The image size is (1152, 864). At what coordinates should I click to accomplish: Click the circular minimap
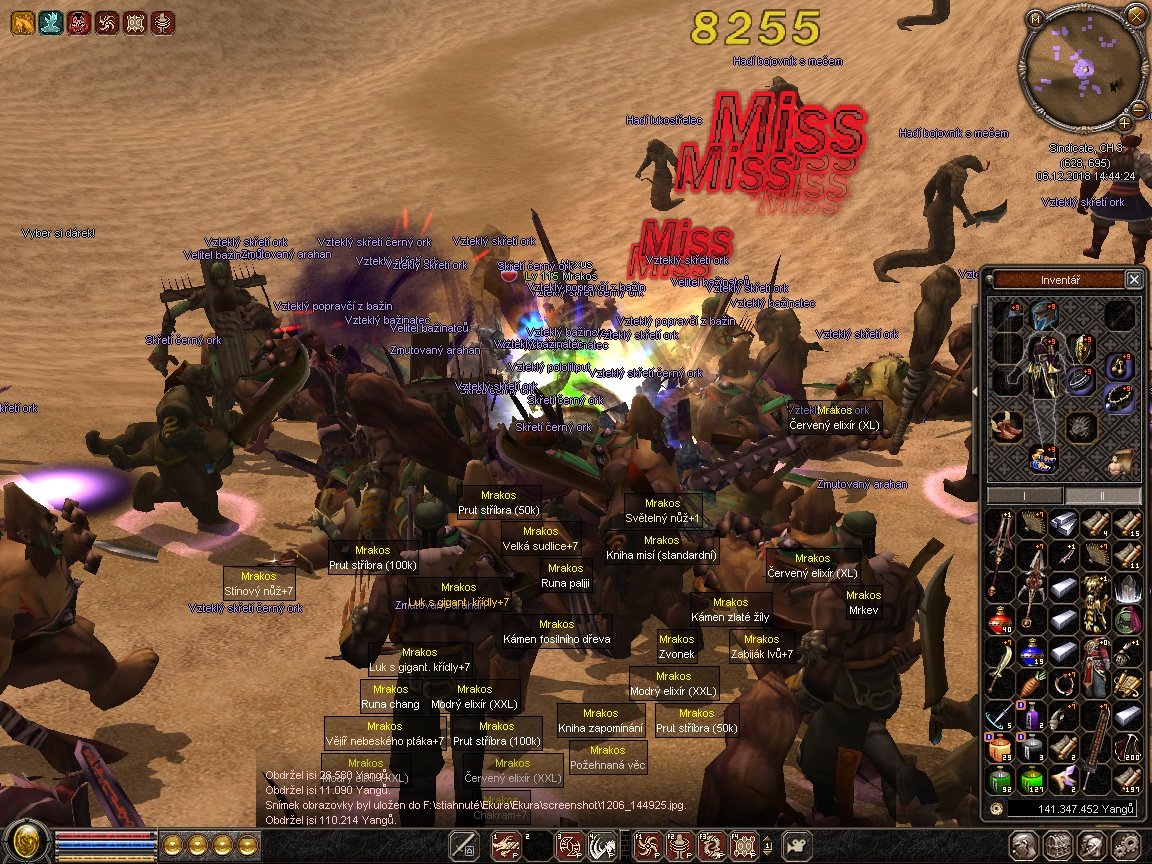[x=1083, y=68]
